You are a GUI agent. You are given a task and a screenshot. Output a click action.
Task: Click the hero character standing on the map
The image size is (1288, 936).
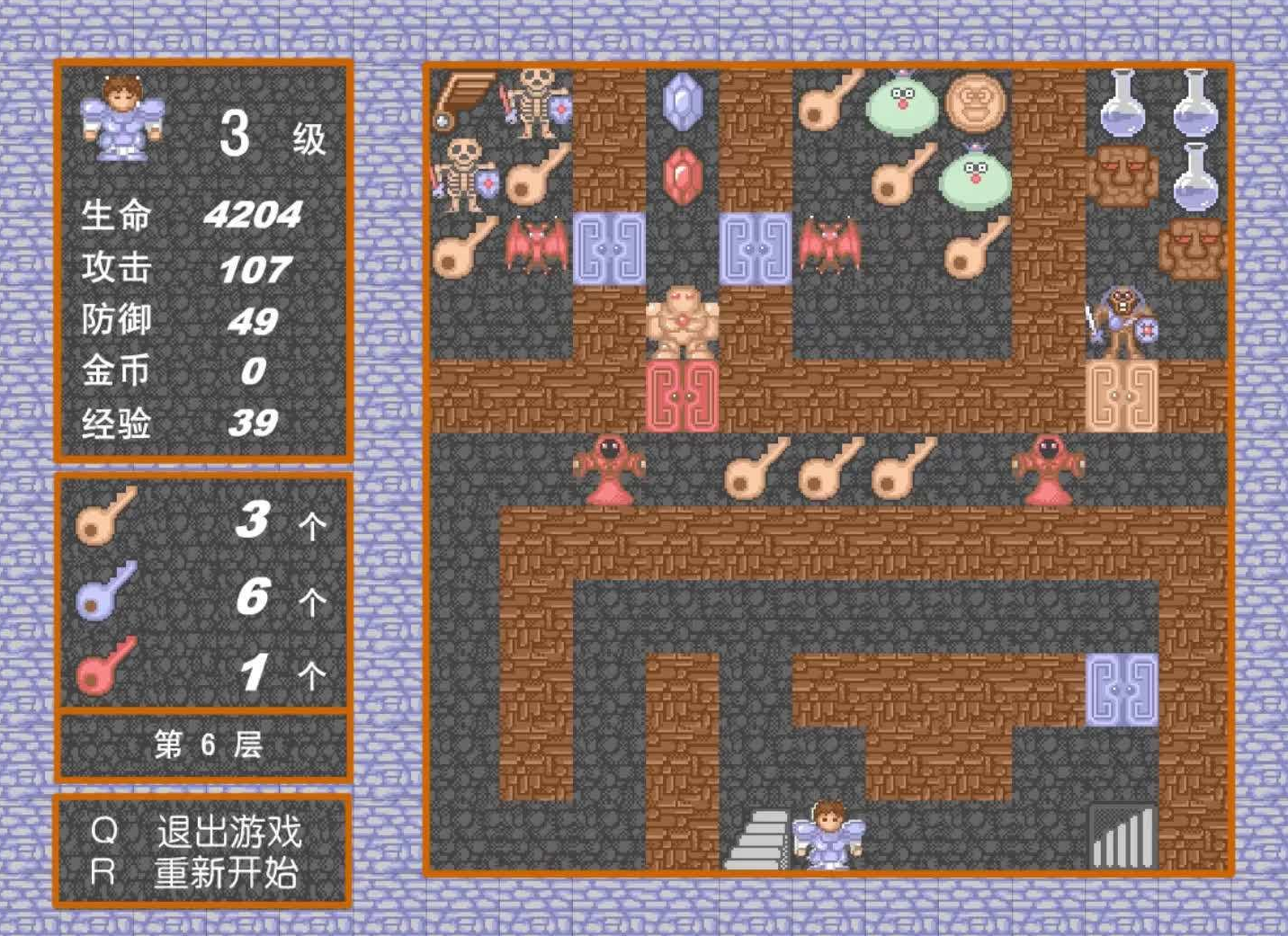point(827,836)
